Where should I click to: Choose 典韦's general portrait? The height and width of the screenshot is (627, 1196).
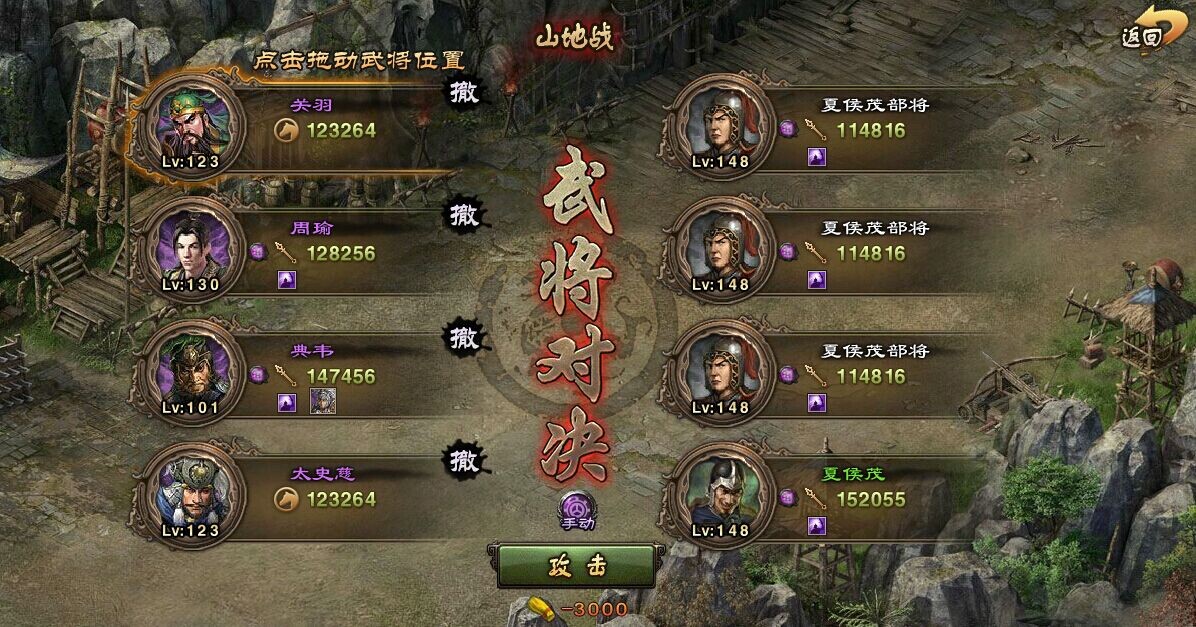tap(195, 370)
